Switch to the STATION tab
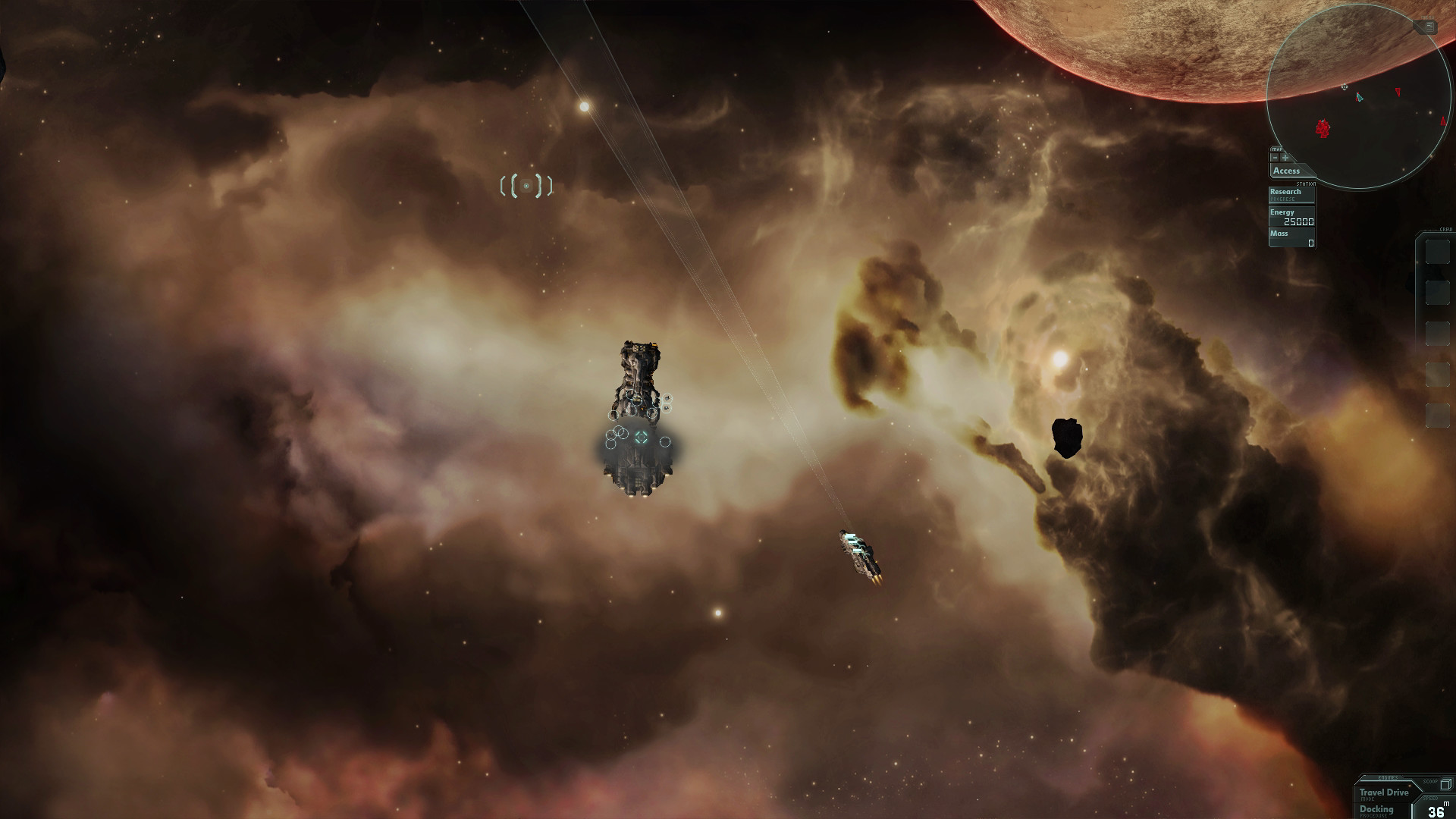 (1306, 184)
